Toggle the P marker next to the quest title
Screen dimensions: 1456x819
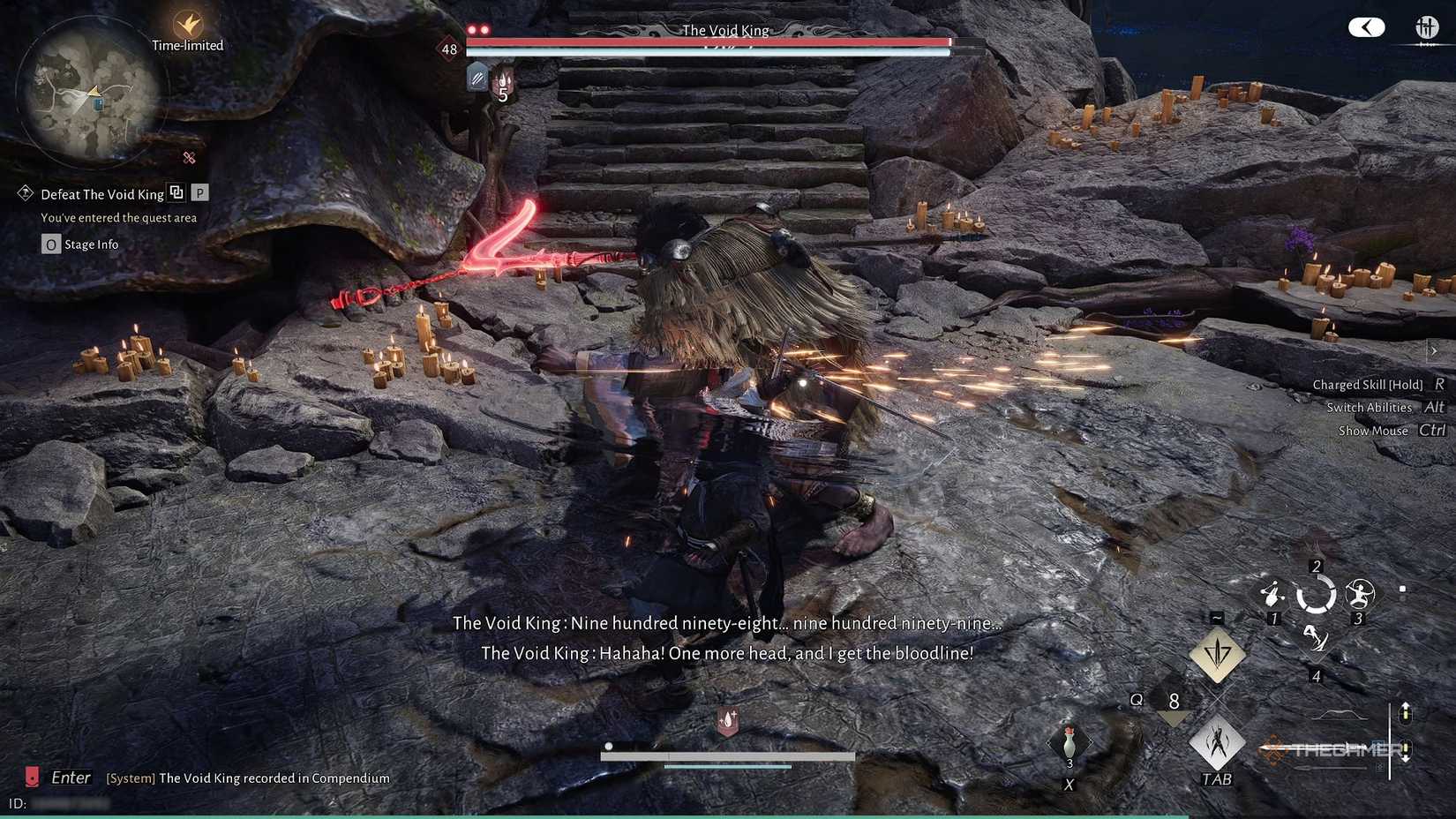click(x=199, y=192)
